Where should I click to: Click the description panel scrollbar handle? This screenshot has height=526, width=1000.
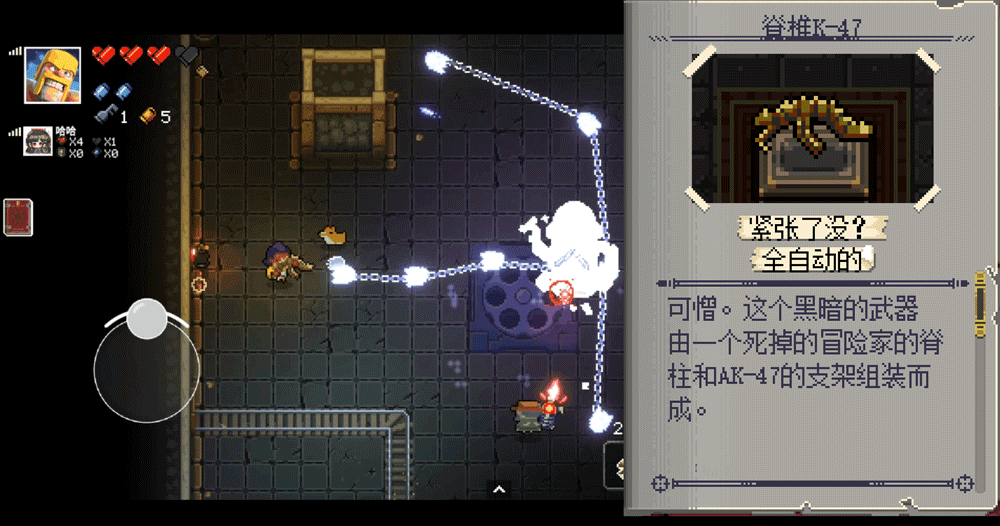[x=981, y=305]
